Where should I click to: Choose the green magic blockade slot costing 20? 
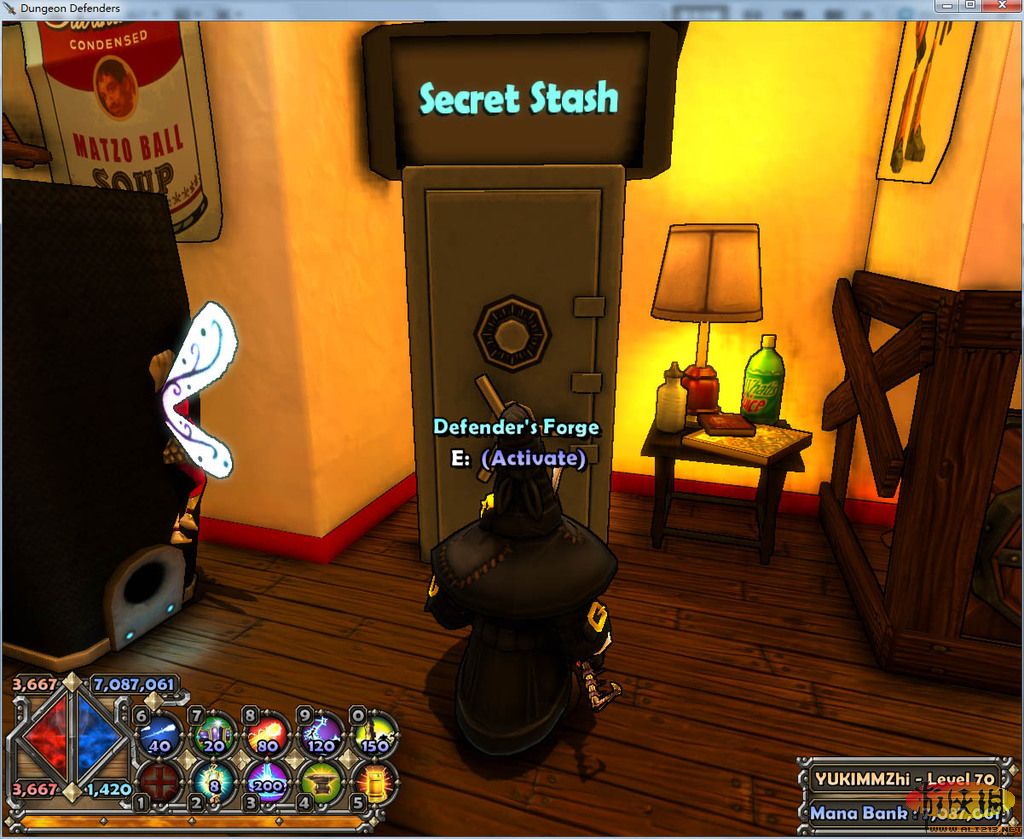(214, 735)
